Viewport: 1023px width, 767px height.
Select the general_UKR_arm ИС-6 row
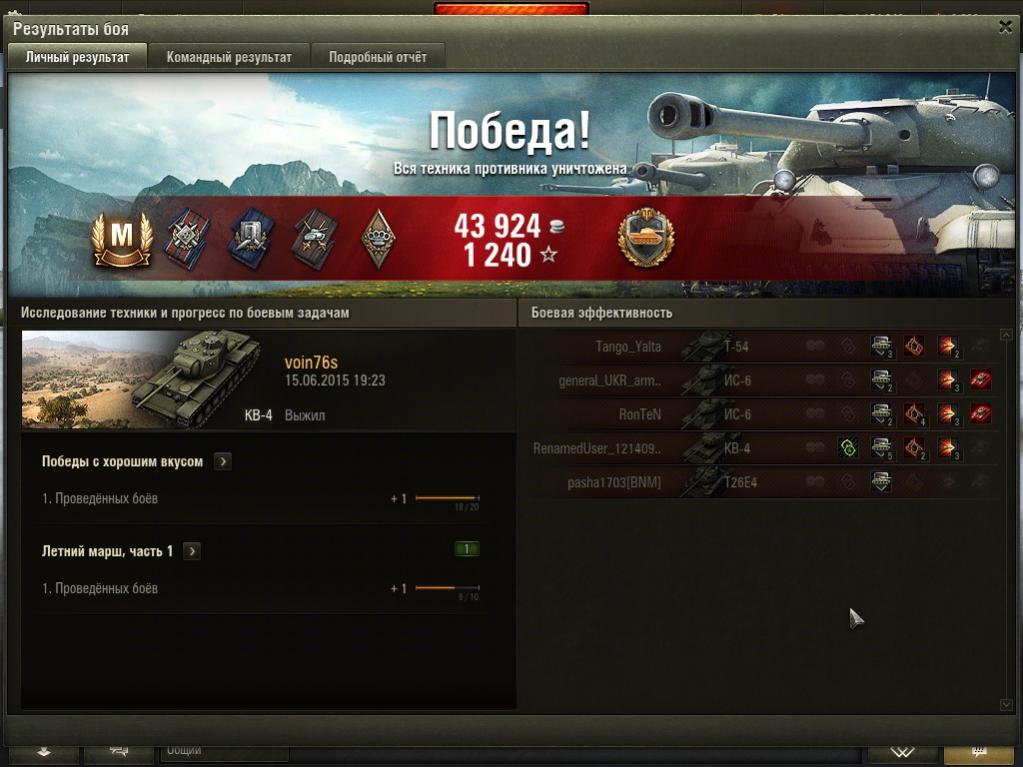(760, 381)
